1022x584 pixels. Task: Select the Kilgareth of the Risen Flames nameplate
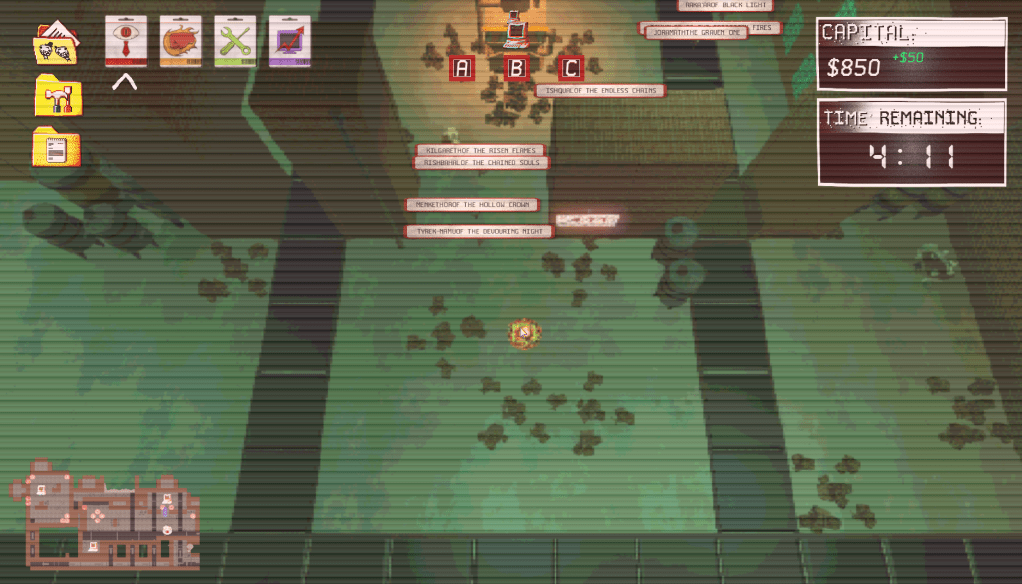[x=481, y=150]
